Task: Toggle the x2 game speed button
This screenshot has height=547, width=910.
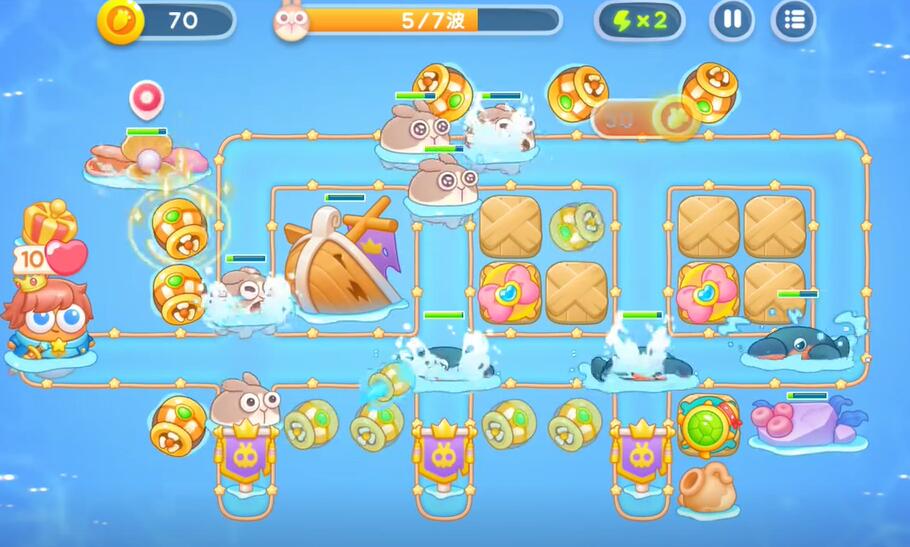Action: coord(639,20)
